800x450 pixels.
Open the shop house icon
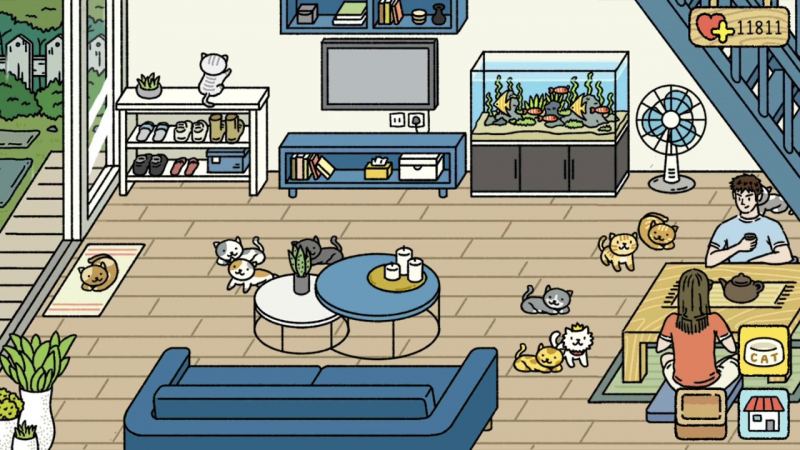763,414
